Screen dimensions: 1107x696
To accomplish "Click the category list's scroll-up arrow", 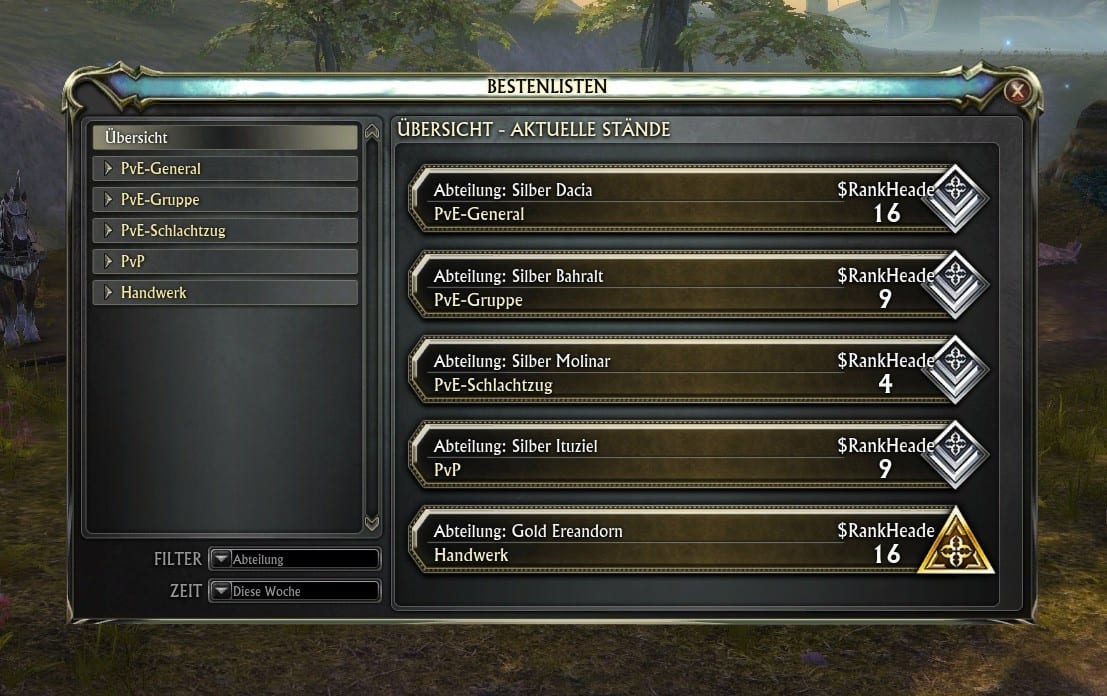I will click(372, 132).
